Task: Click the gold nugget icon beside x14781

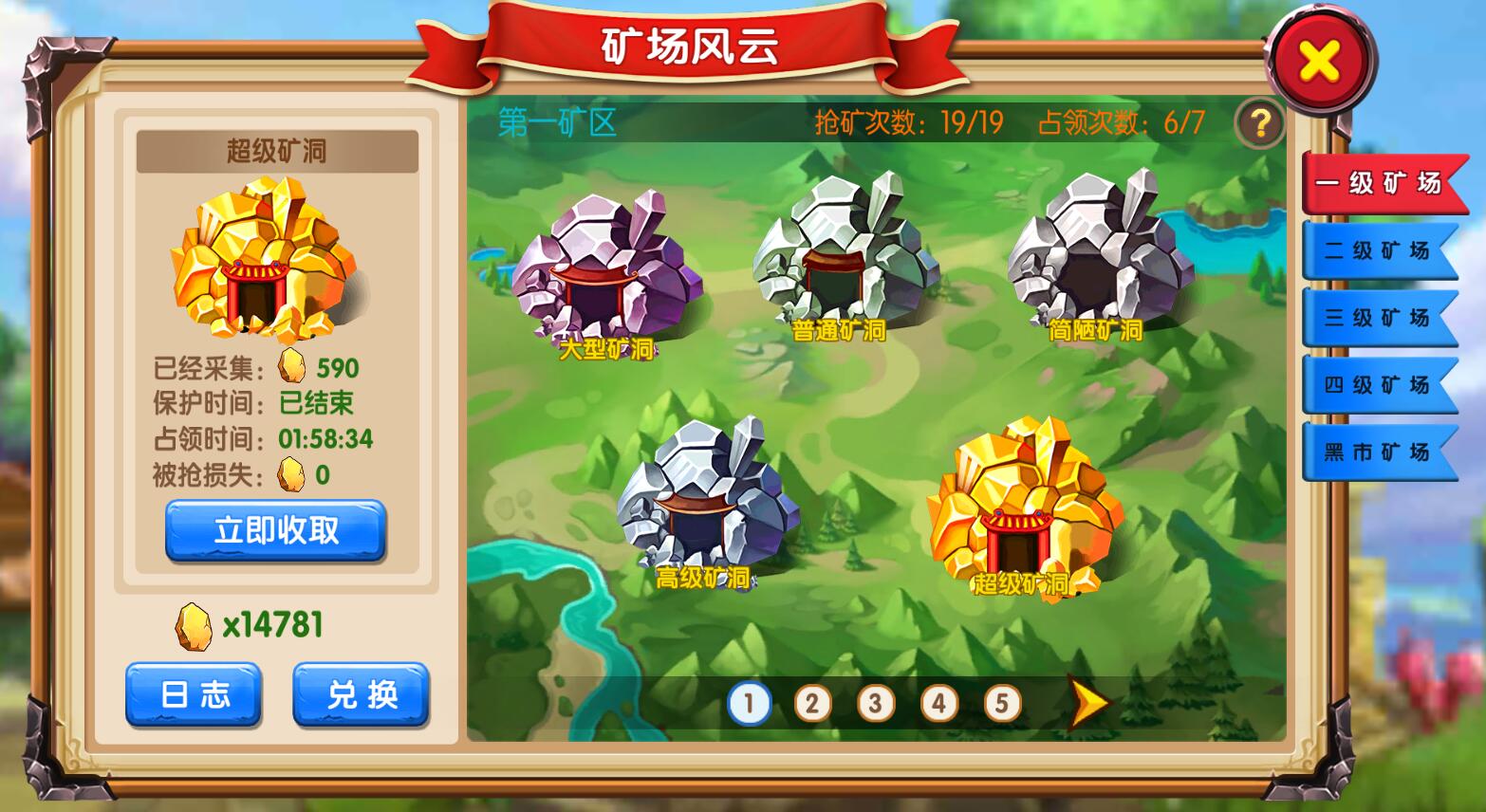Action: 192,623
